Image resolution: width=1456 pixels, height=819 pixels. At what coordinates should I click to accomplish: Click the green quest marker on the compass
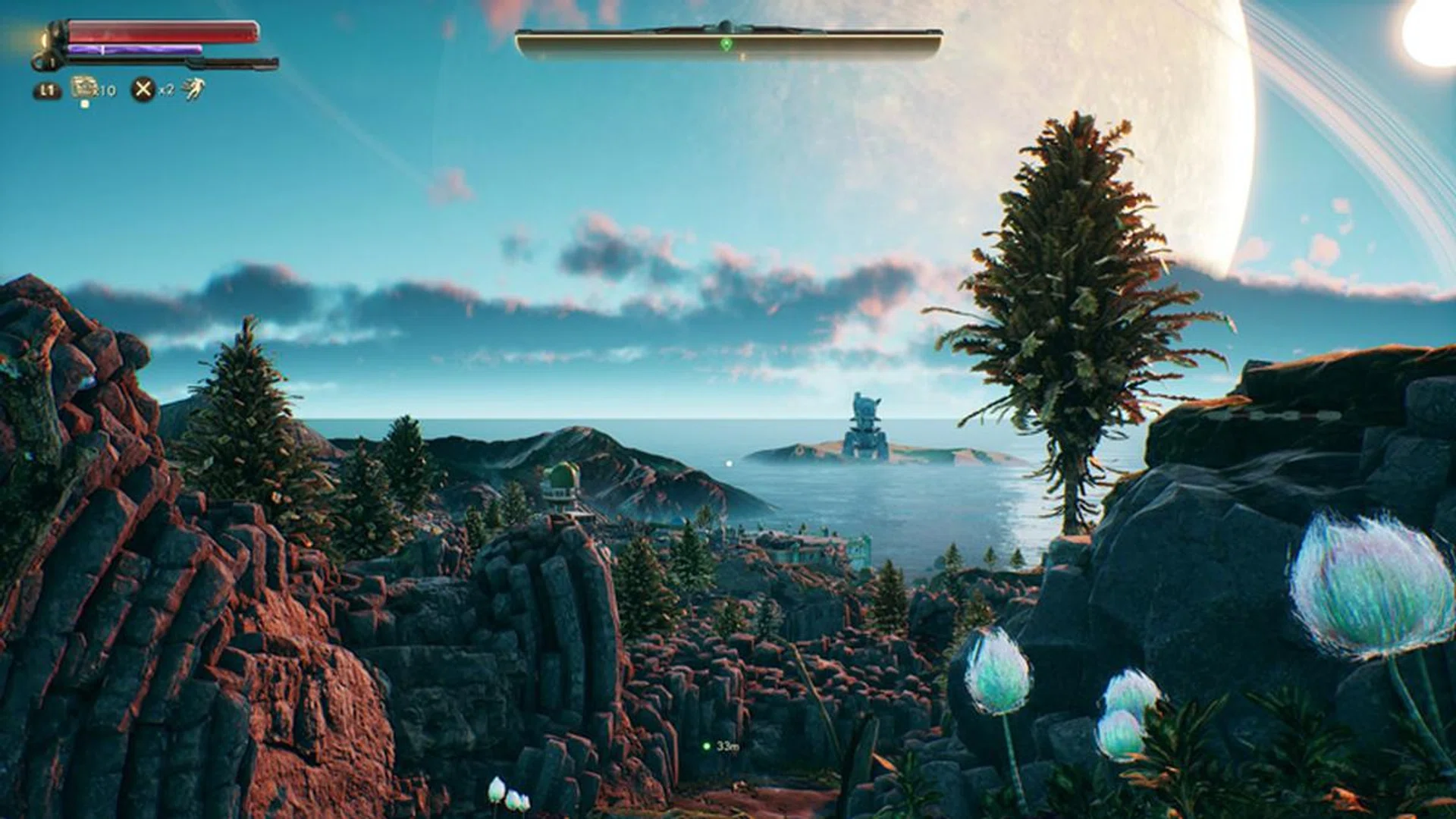tap(726, 45)
